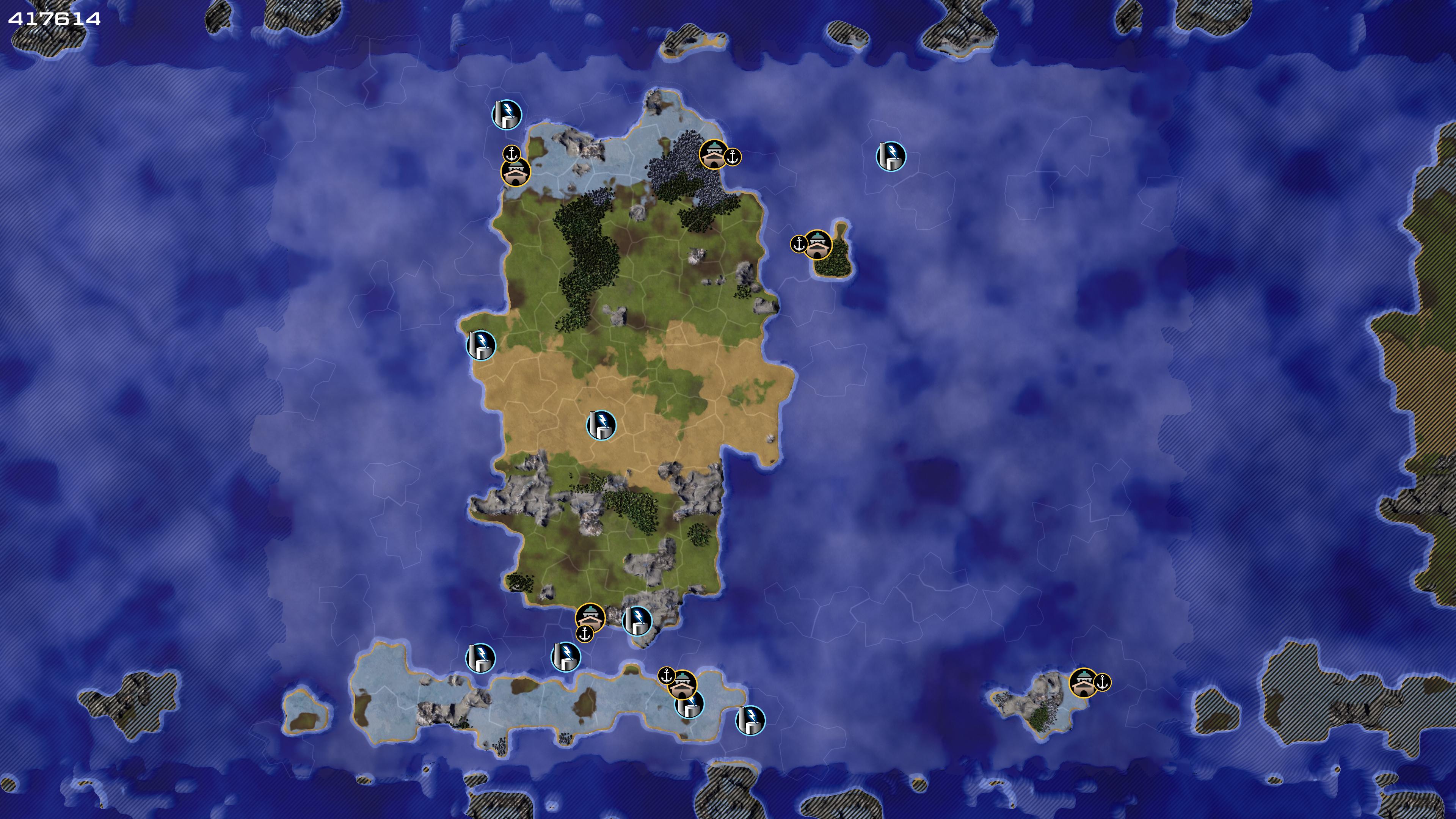Viewport: 1456px width, 819px height.
Task: Select the town marker on the small forested islet
Action: [817, 245]
